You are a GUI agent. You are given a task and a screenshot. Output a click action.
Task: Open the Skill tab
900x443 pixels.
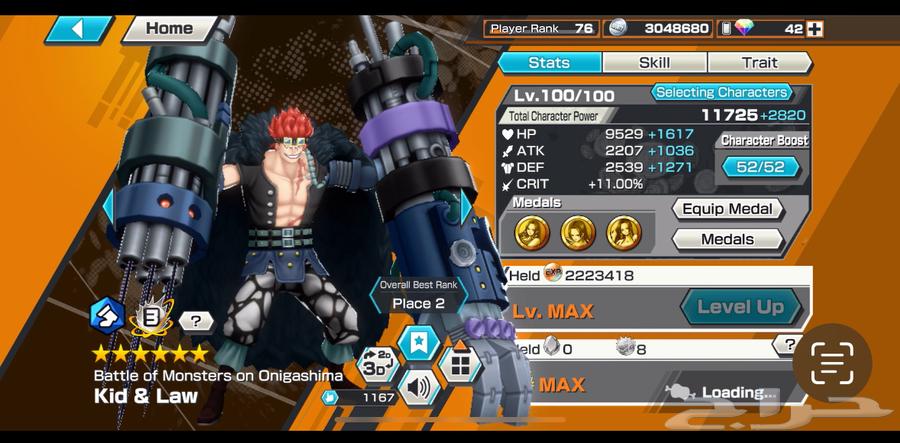[654, 63]
